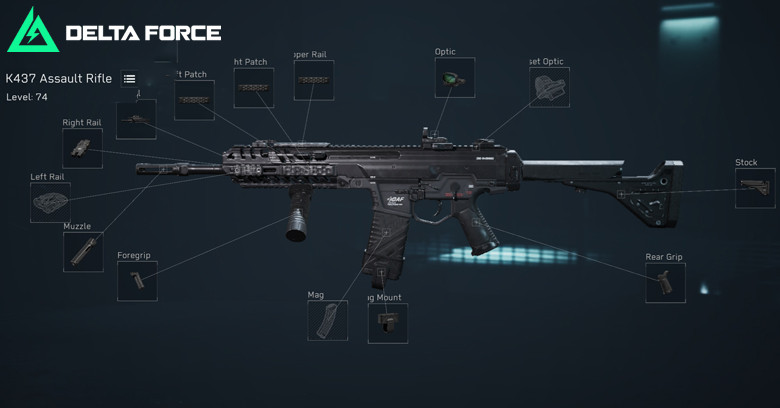Select the unlabeled barrel slot above Right Rail
This screenshot has height=408, width=780.
136,119
